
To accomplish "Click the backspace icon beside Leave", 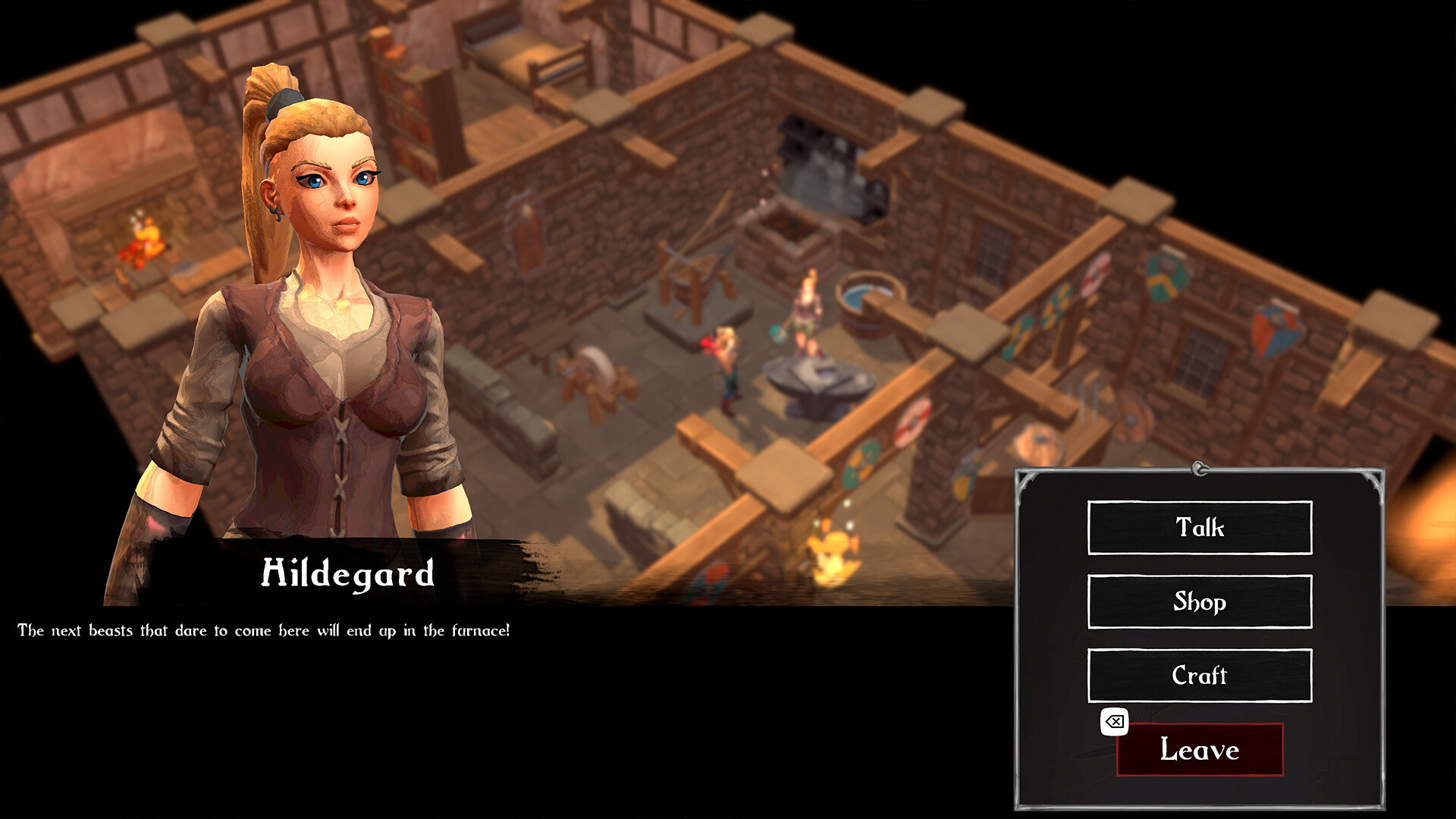I will [1113, 721].
